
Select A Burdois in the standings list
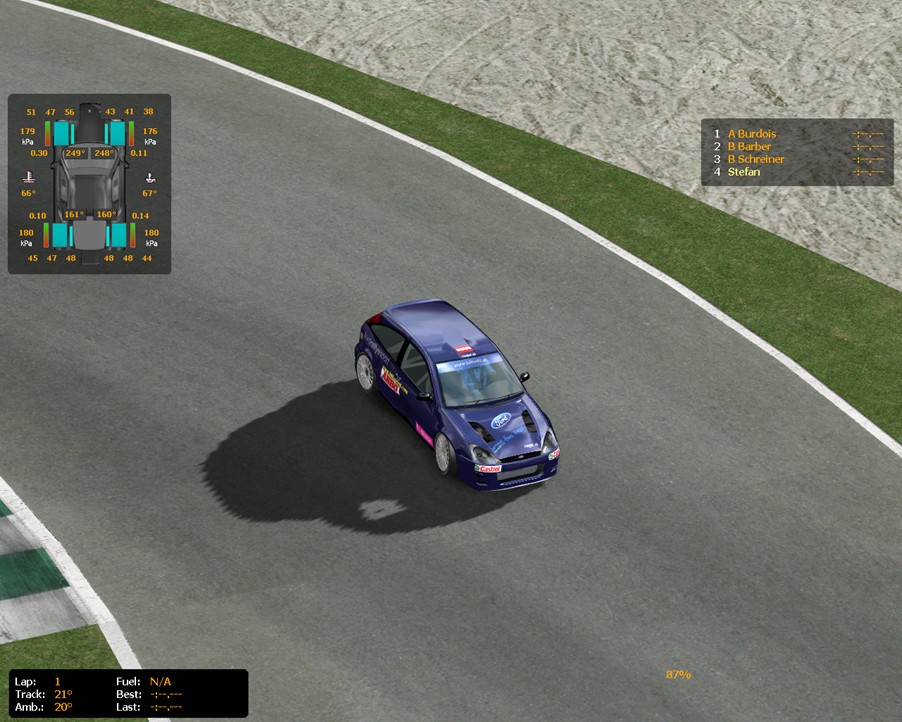tap(752, 133)
